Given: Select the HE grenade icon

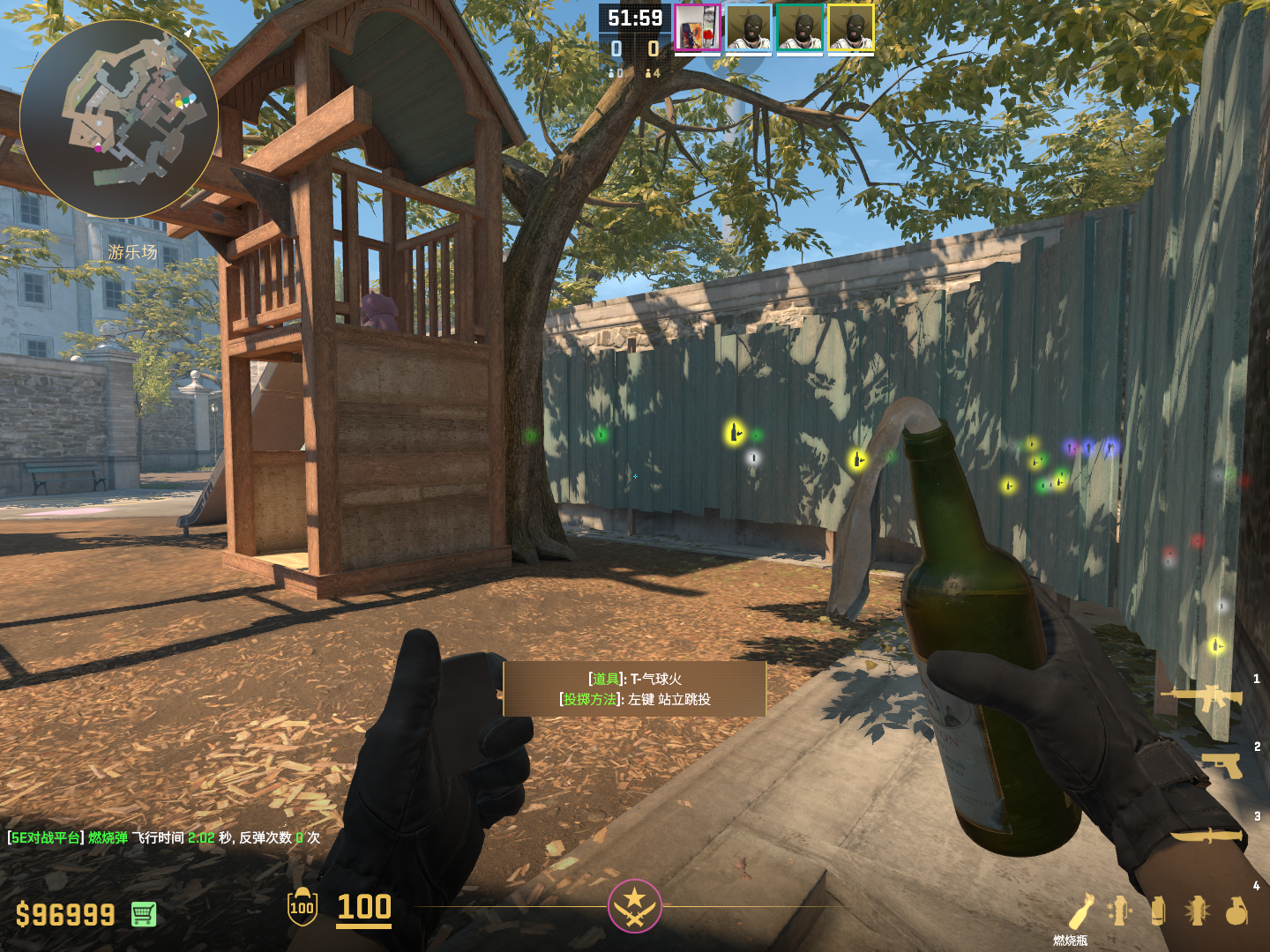Looking at the screenshot, I should point(1236,911).
